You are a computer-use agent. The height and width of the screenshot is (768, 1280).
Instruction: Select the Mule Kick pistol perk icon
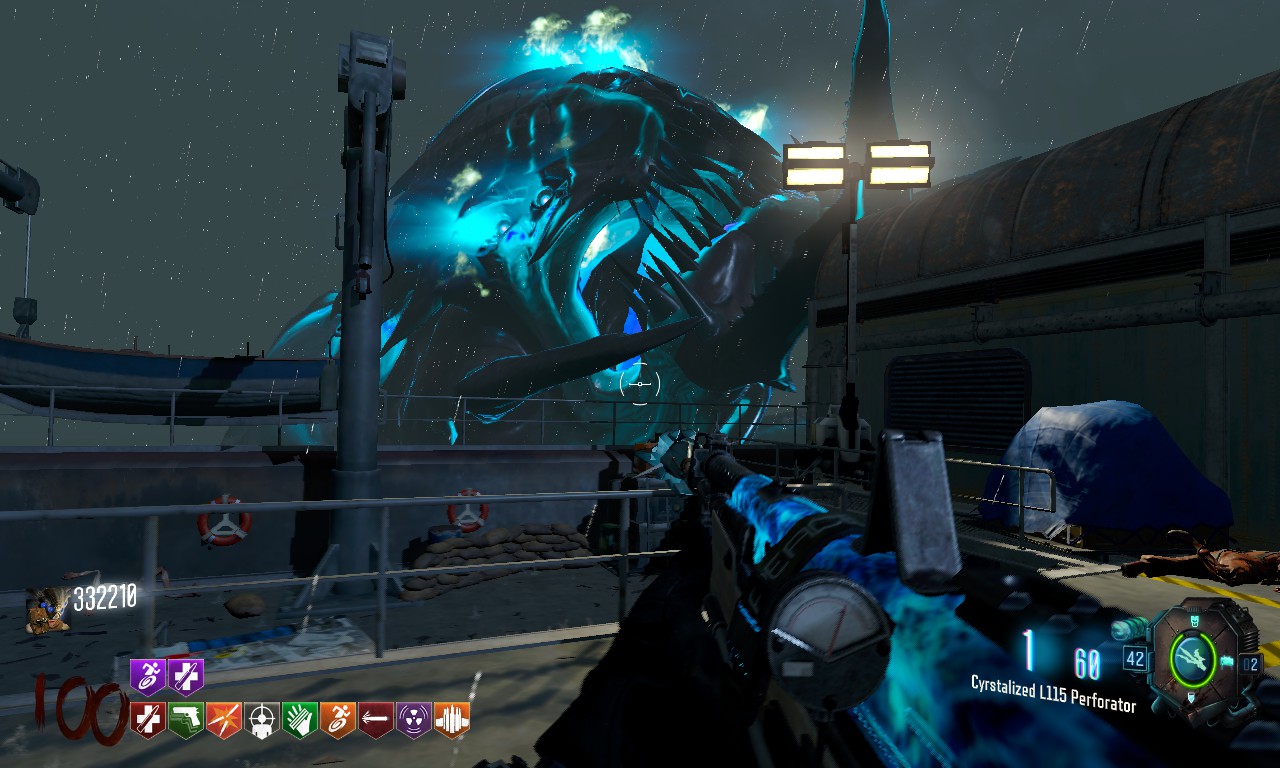click(x=184, y=717)
